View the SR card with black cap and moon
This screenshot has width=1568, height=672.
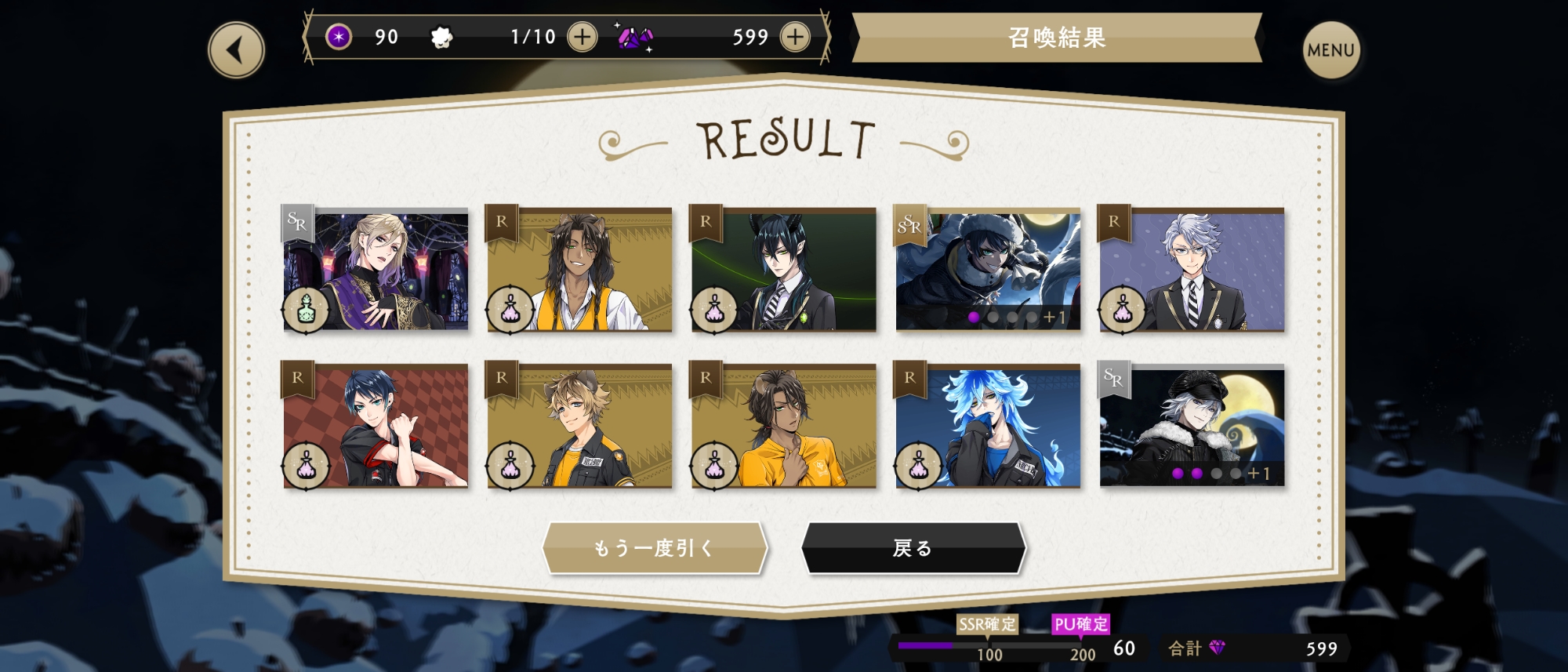click(x=1192, y=426)
